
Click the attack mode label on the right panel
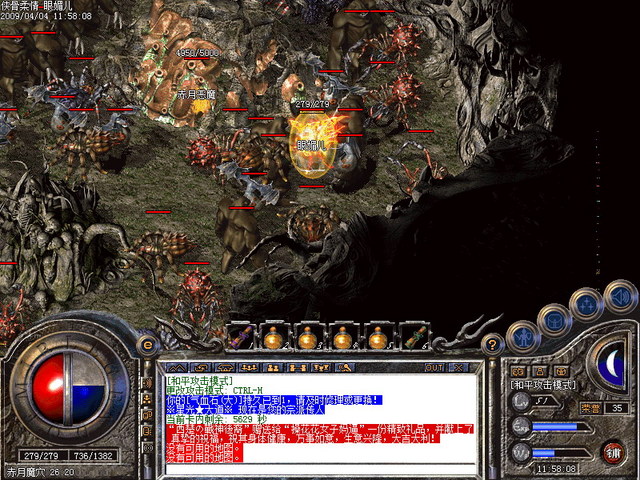tap(543, 384)
